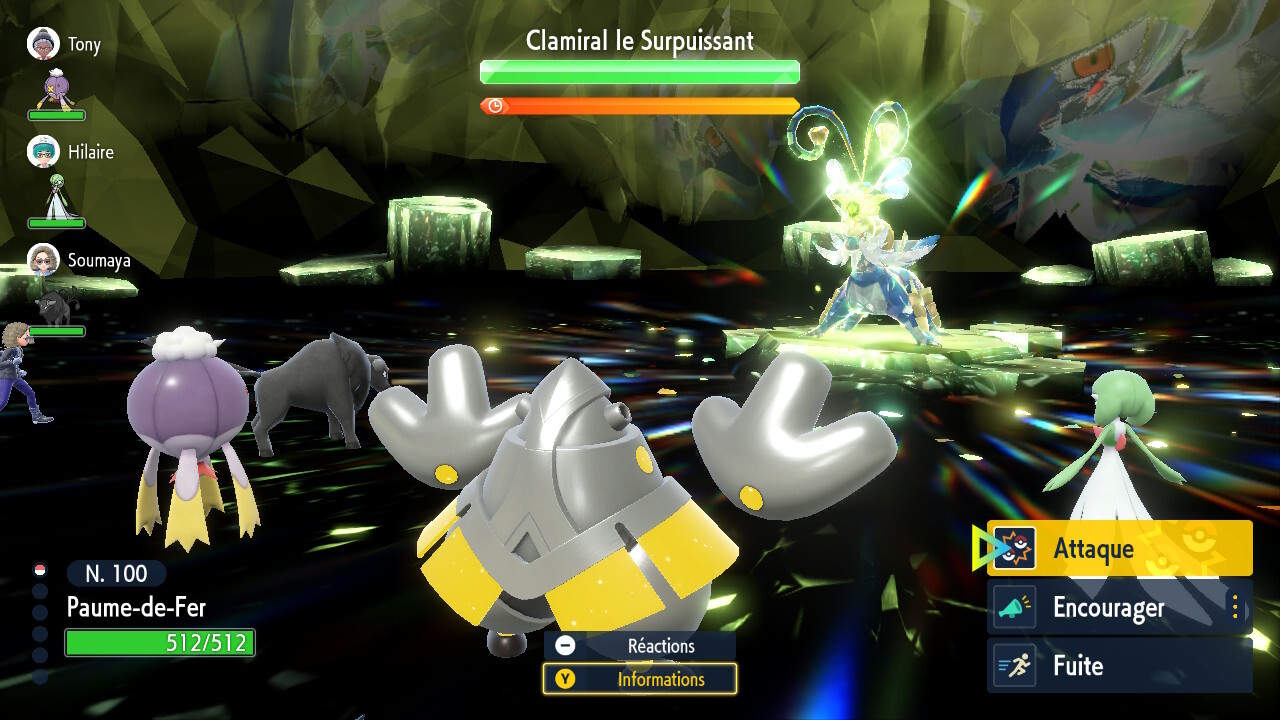
Task: Choose Fuite to flee the raid
Action: coord(1078,666)
